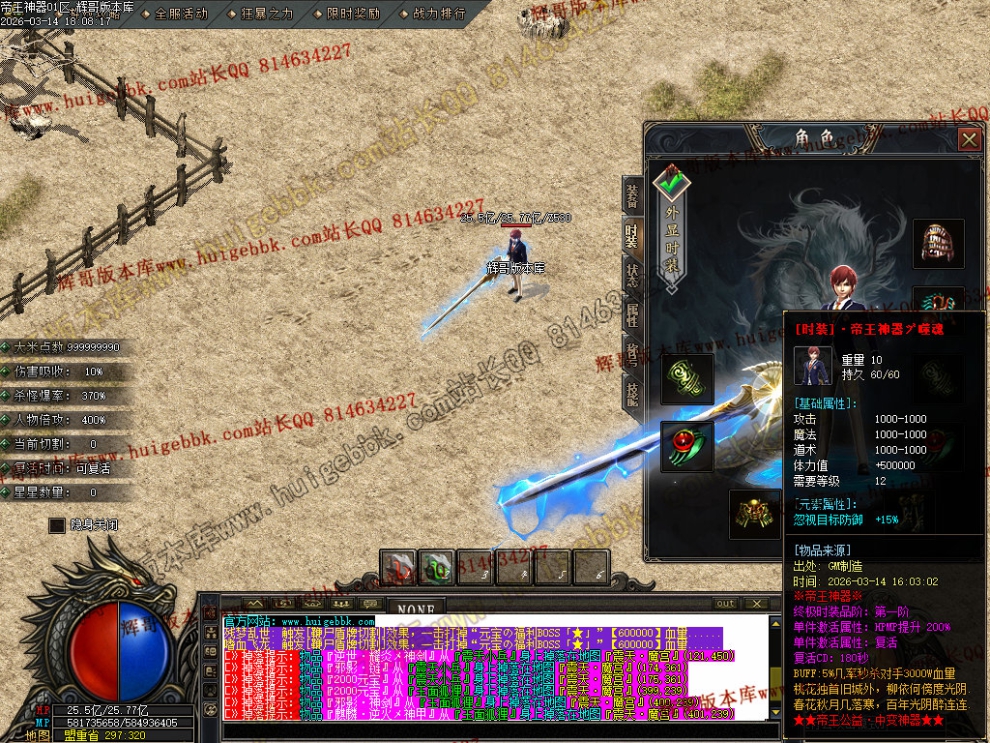The image size is (990, 743).
Task: Close the chat panel with its X
Action: point(757,604)
